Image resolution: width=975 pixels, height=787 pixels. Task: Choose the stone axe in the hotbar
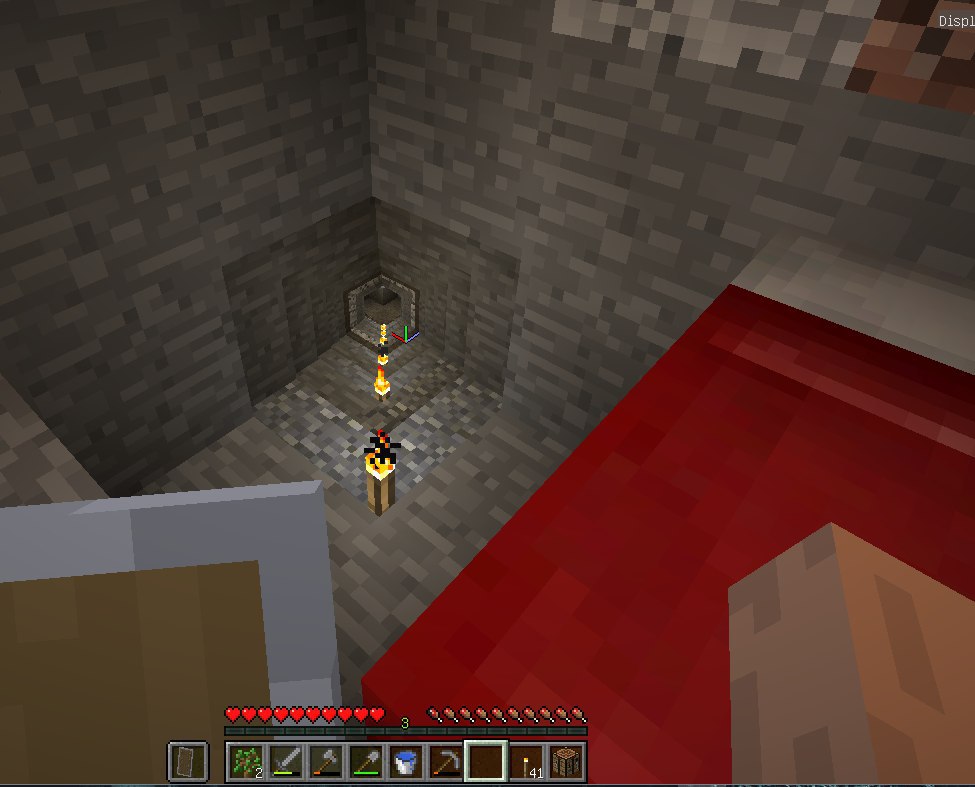pos(325,762)
